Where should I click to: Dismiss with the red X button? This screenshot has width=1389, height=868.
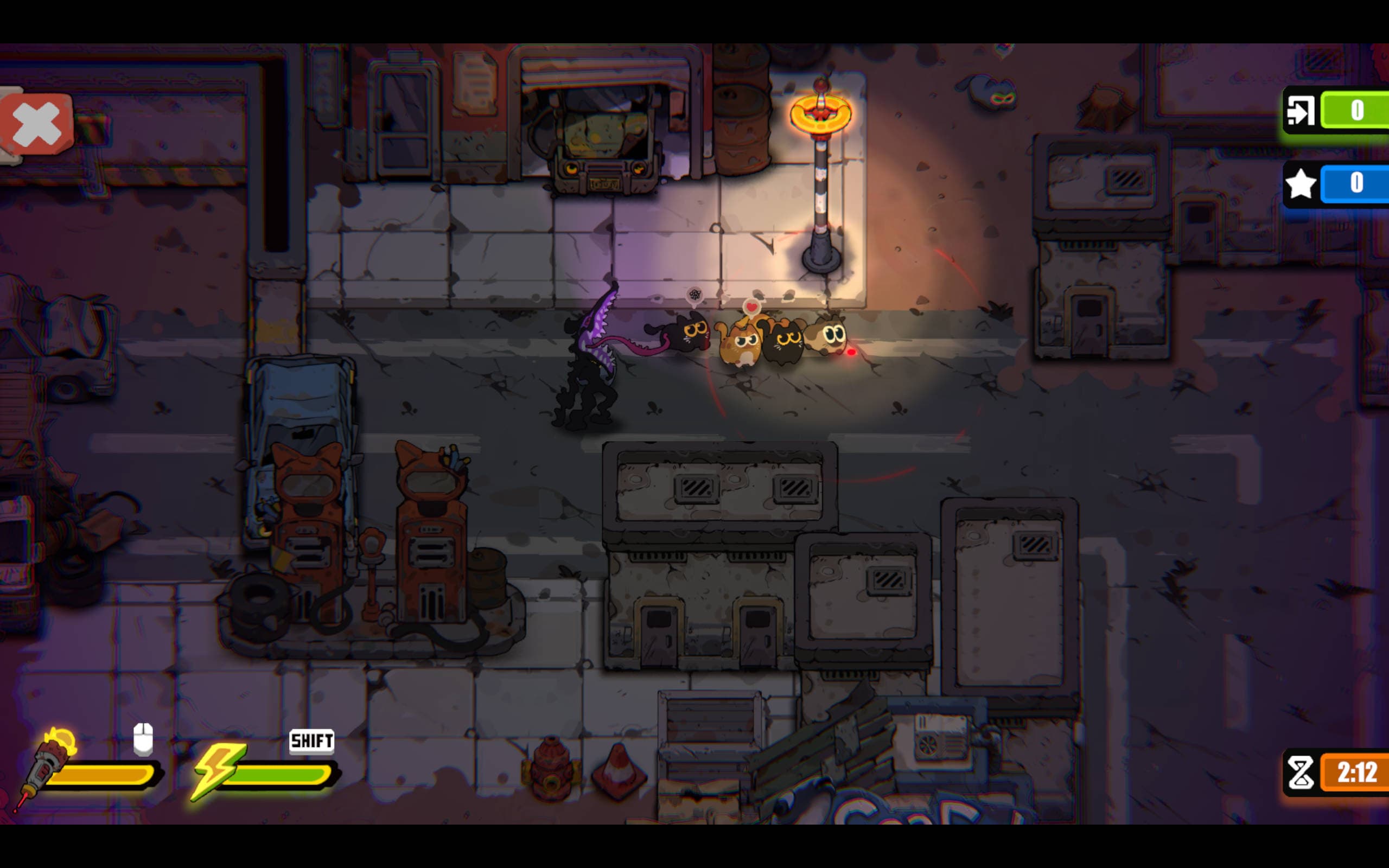(x=36, y=123)
